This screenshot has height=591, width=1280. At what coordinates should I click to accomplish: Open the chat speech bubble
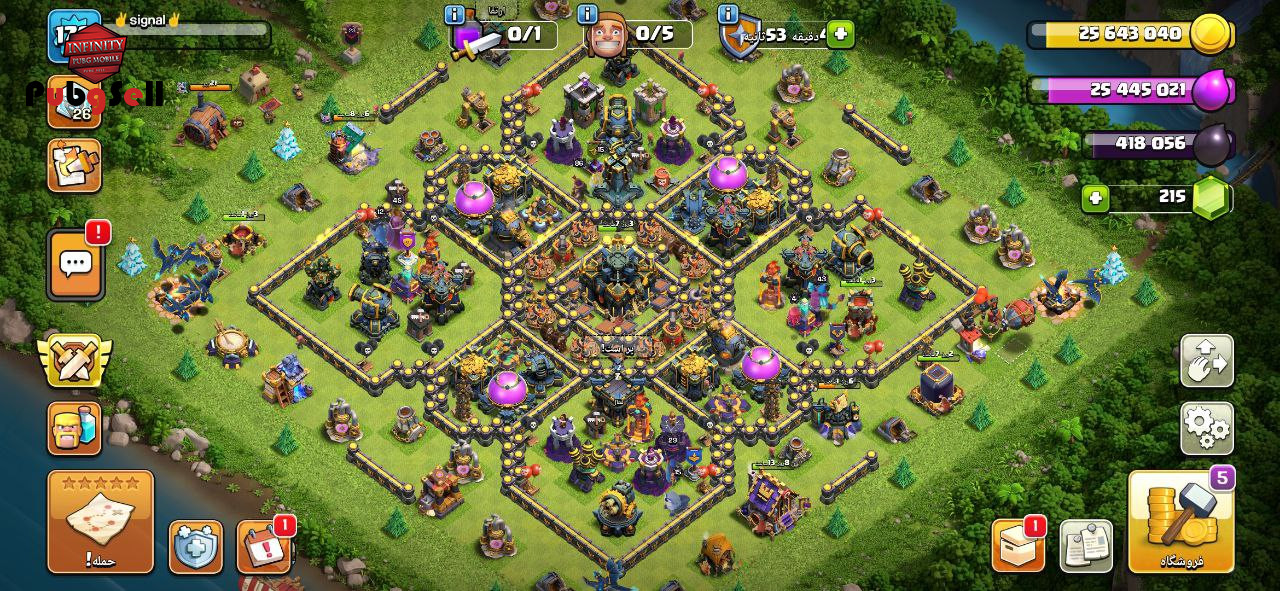(75, 264)
